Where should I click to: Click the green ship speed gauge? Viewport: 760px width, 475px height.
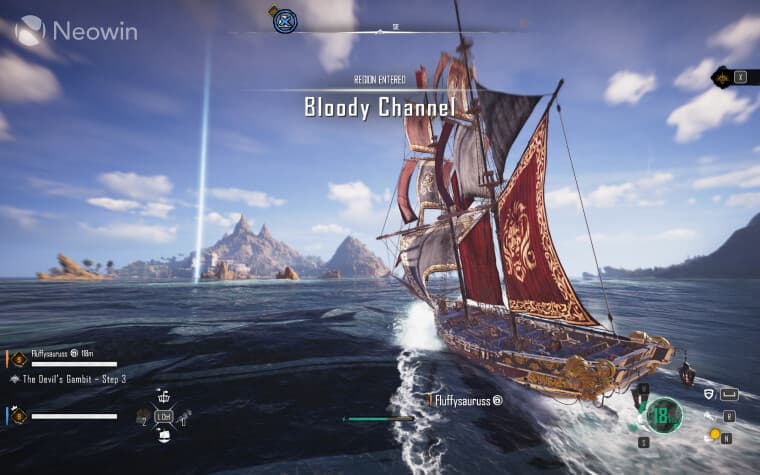click(662, 414)
